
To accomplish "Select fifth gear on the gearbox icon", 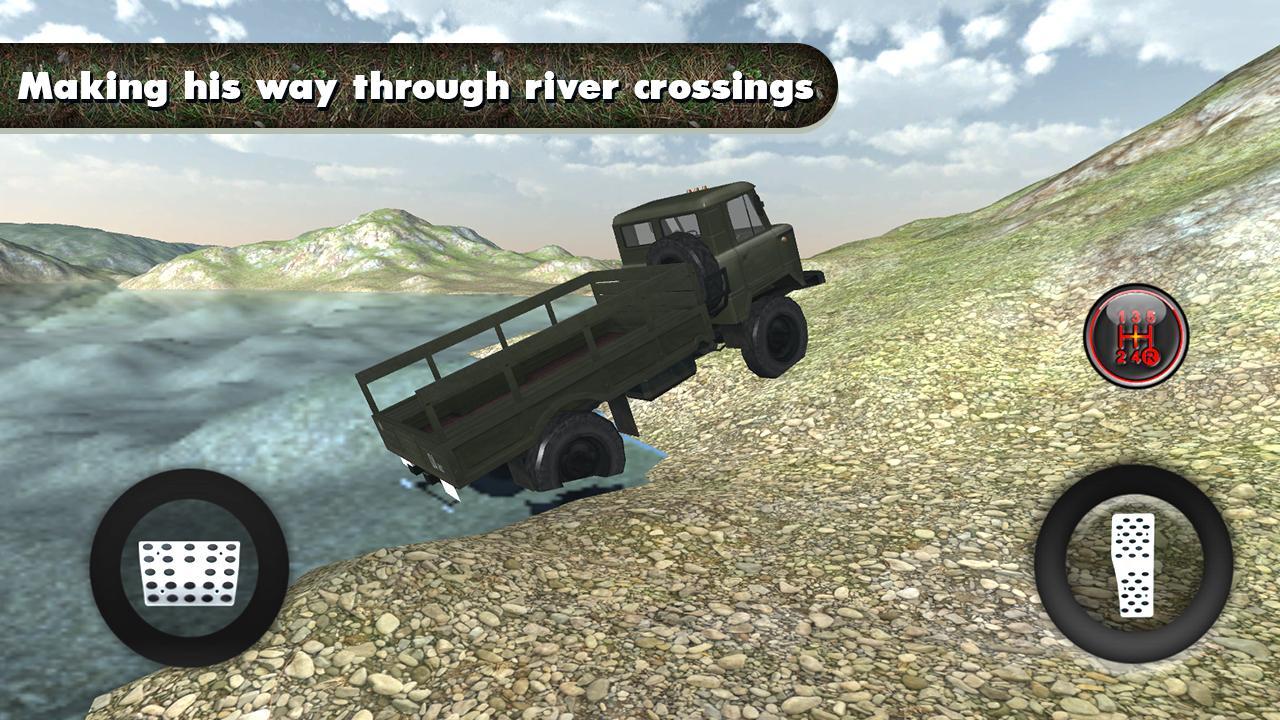I will click(1150, 315).
